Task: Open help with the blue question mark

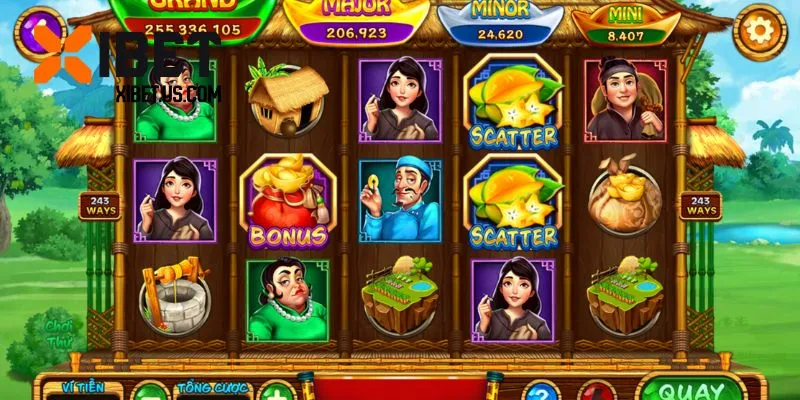Action: 540,392
